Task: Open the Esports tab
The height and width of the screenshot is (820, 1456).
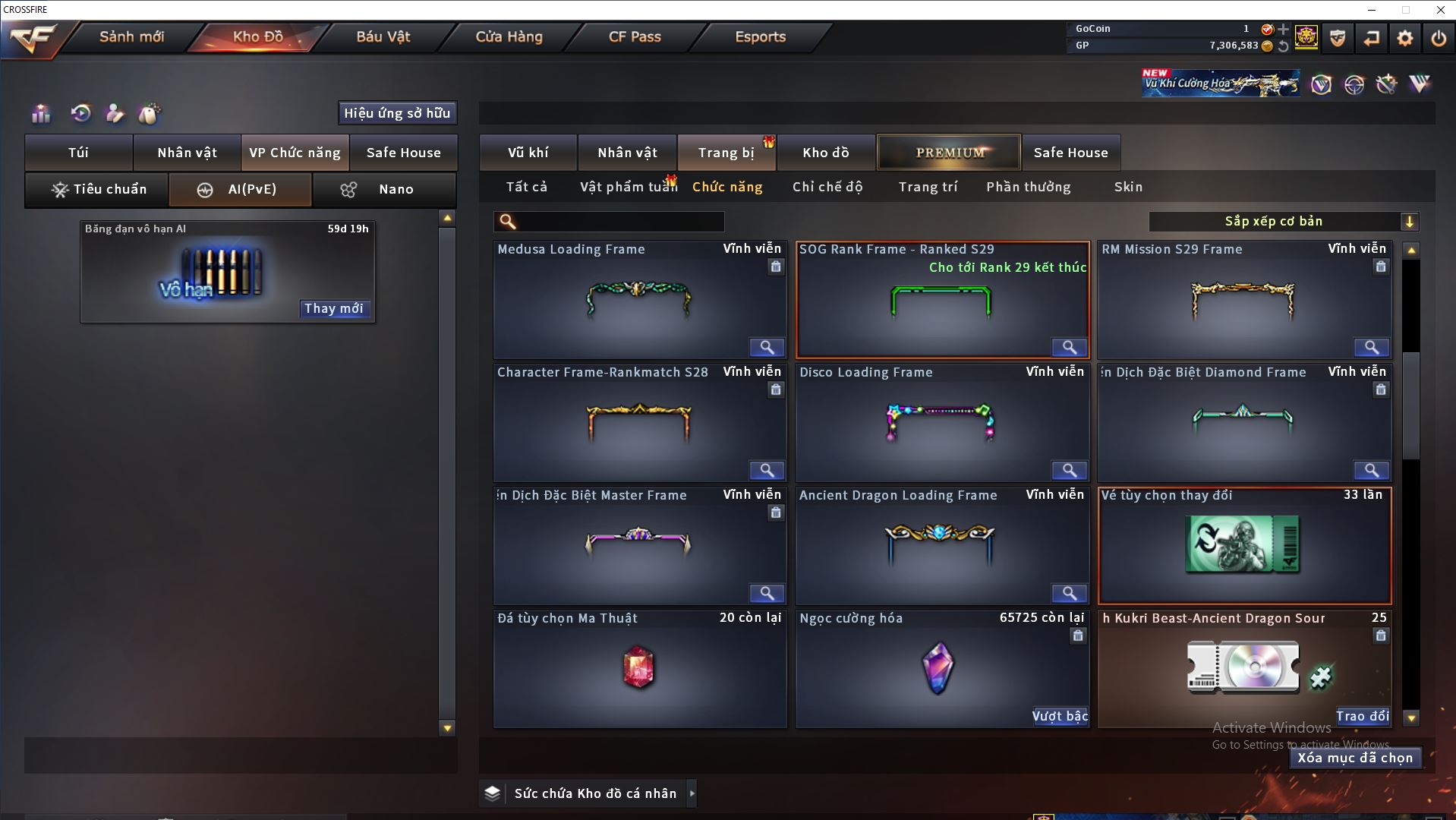Action: (760, 36)
